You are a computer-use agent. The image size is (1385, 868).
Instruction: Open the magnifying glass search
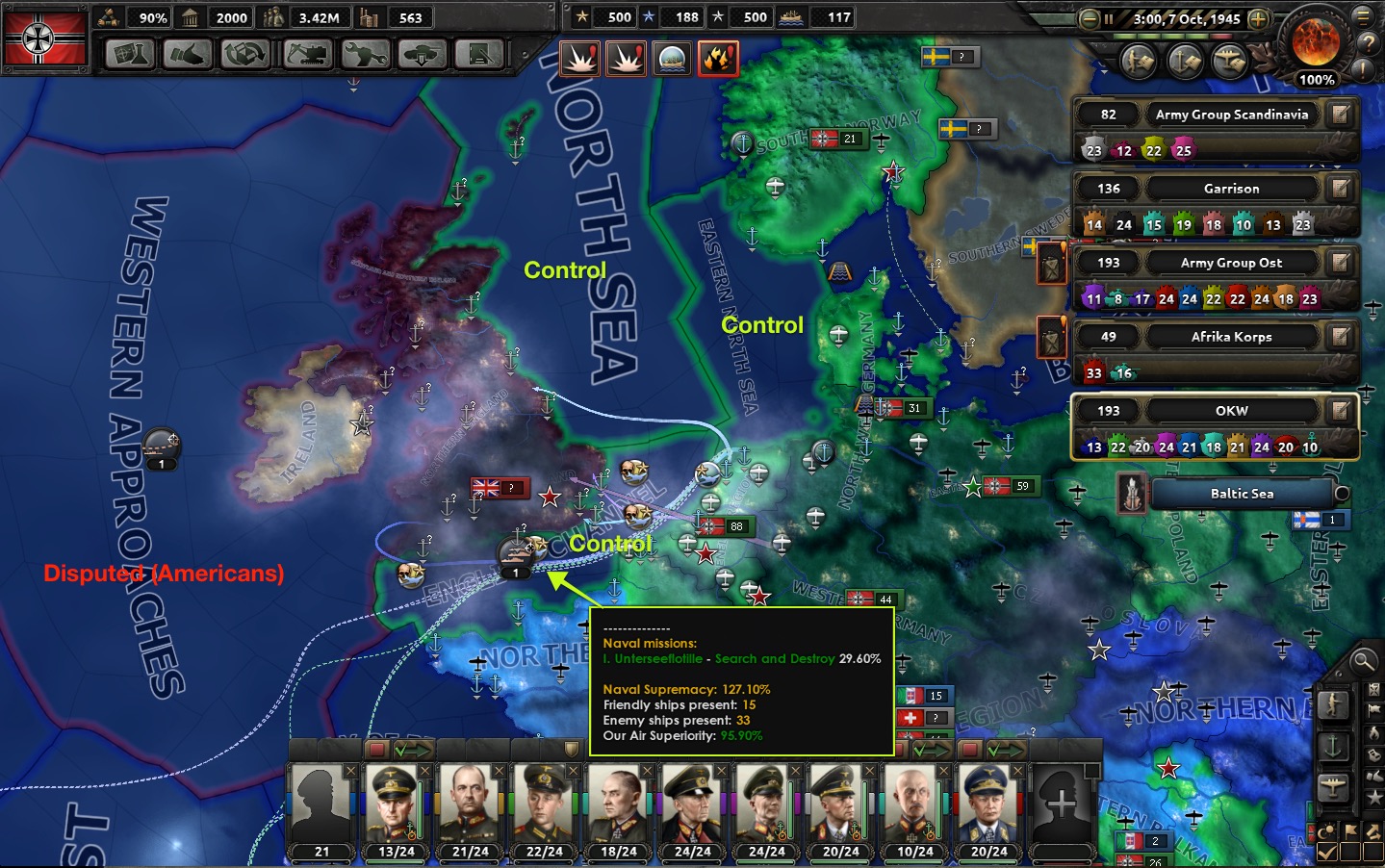1363,661
